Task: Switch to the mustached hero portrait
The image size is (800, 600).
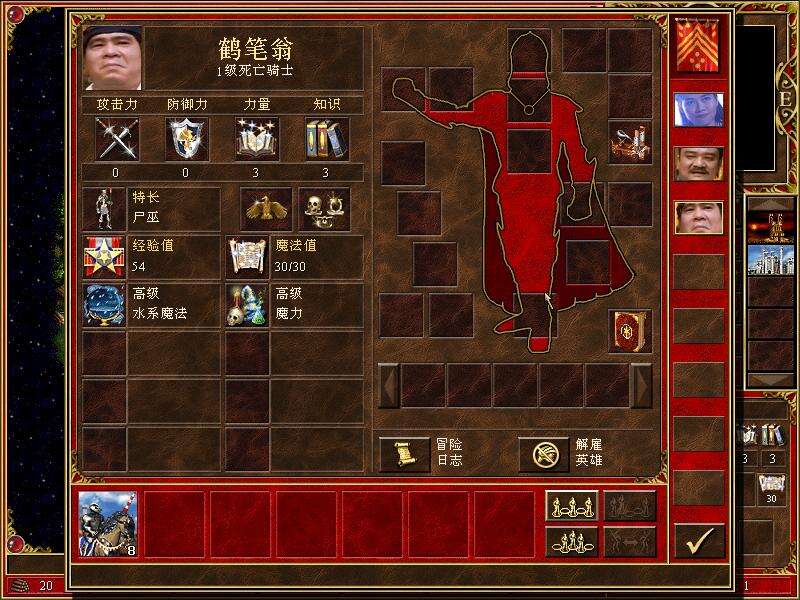Action: coord(698,163)
